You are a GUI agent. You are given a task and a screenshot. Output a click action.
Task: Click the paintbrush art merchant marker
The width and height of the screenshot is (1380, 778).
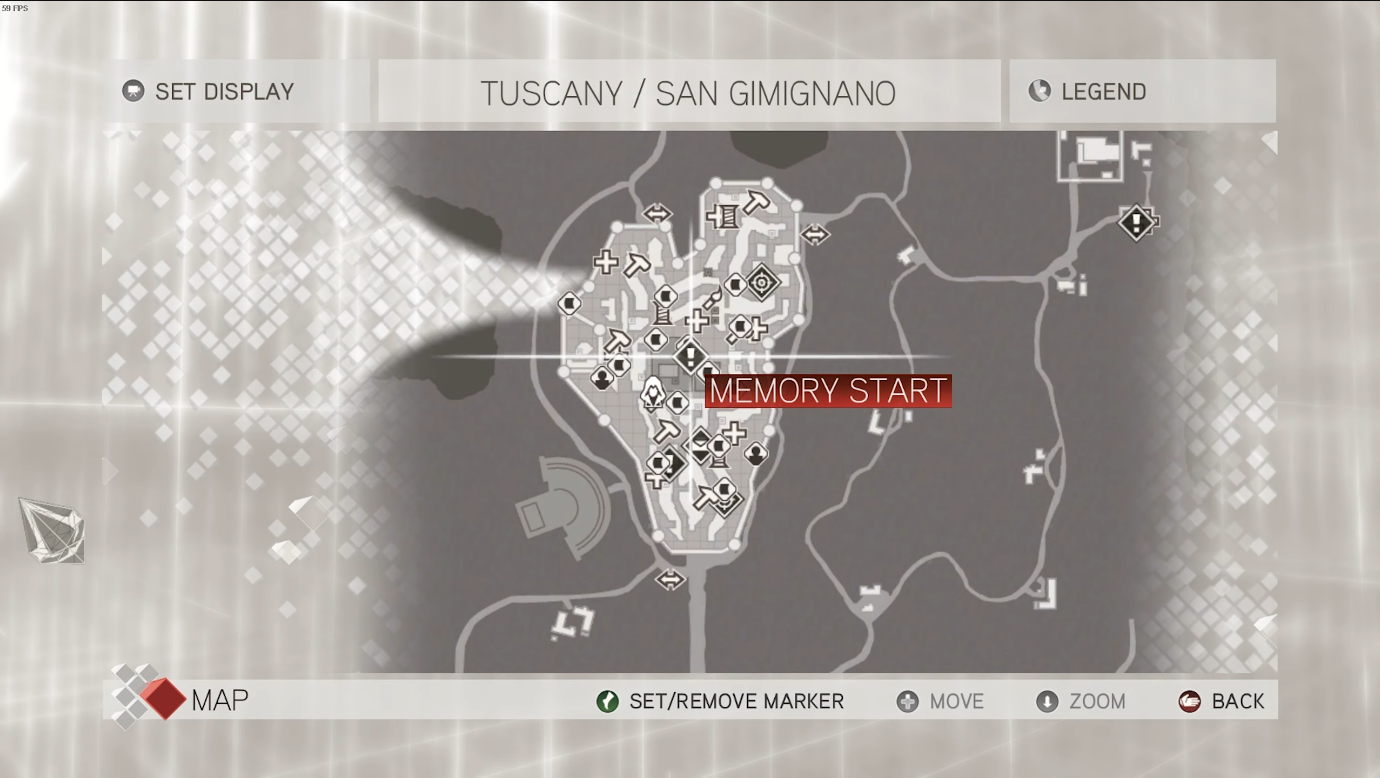(x=711, y=300)
